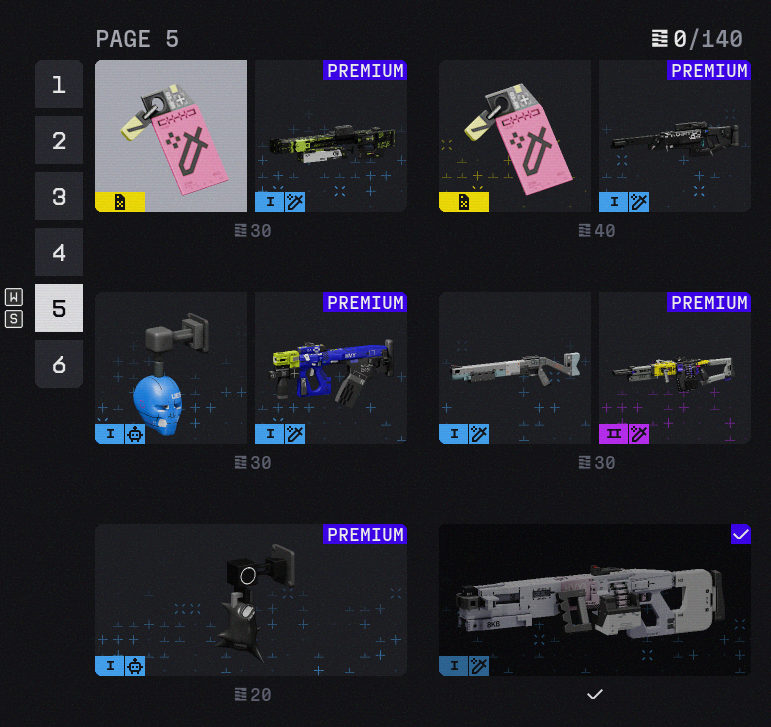
Task: Go to page 3
Action: pos(59,196)
